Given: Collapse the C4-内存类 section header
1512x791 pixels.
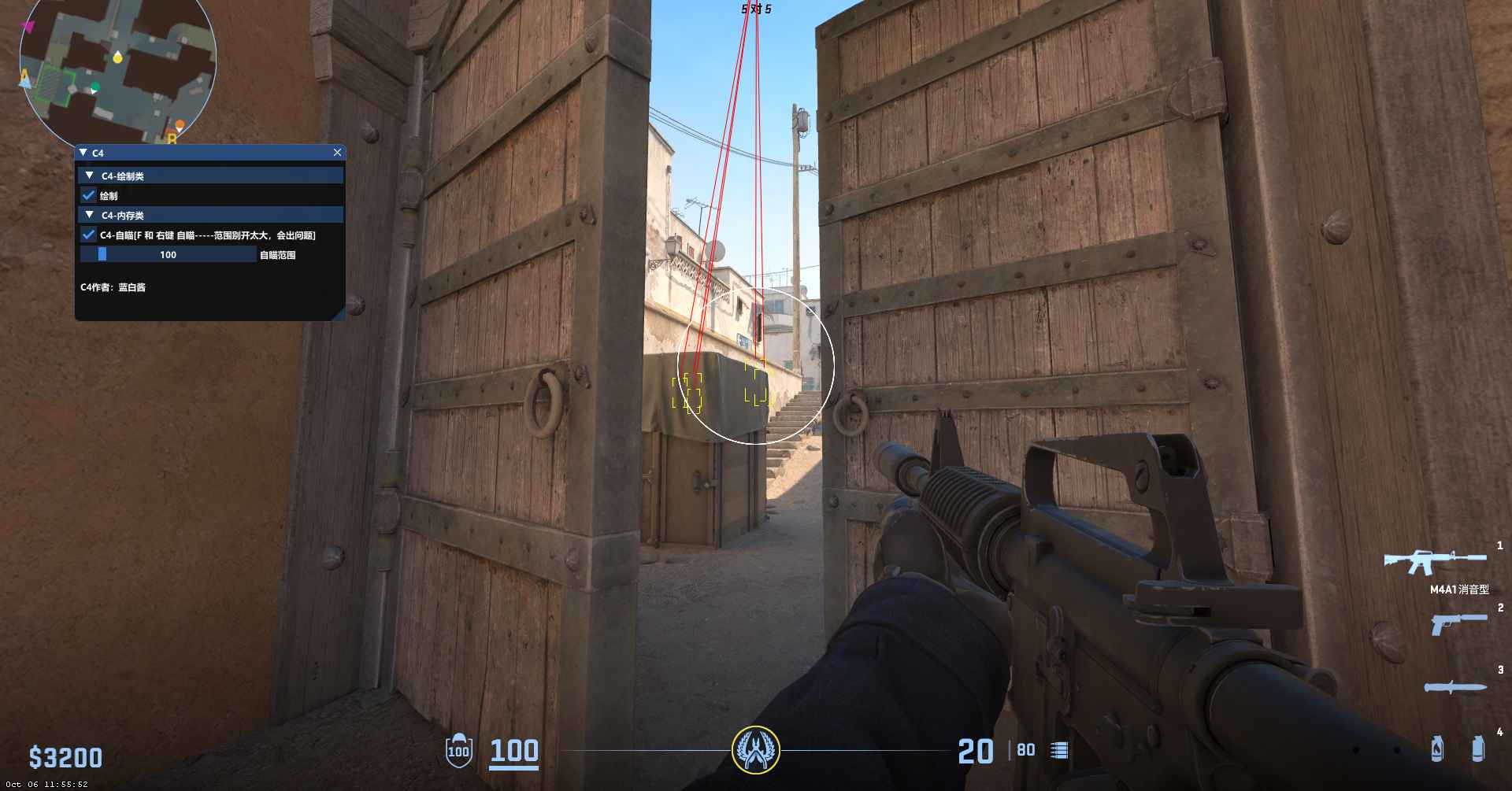Looking at the screenshot, I should pos(90,215).
